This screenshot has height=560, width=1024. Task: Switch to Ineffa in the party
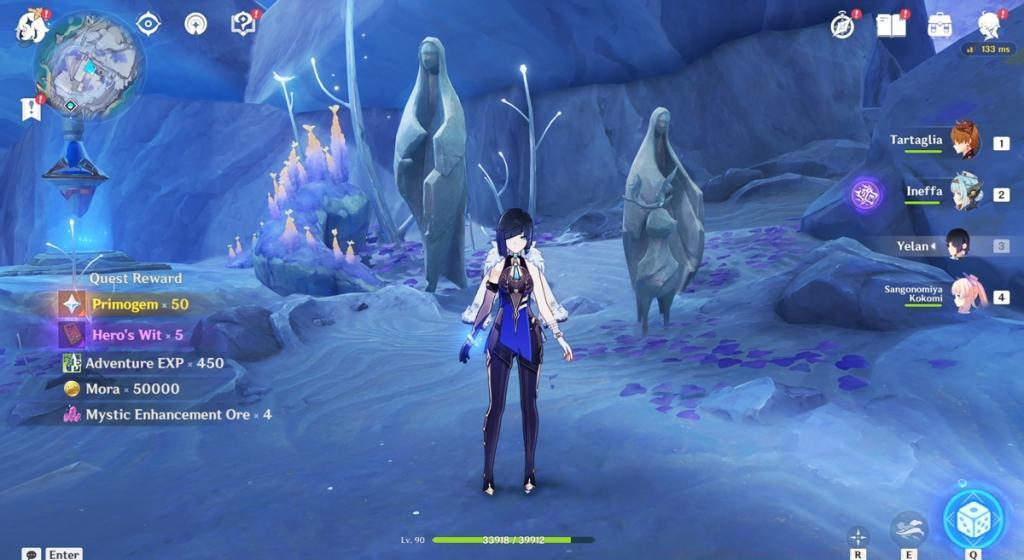(x=965, y=193)
